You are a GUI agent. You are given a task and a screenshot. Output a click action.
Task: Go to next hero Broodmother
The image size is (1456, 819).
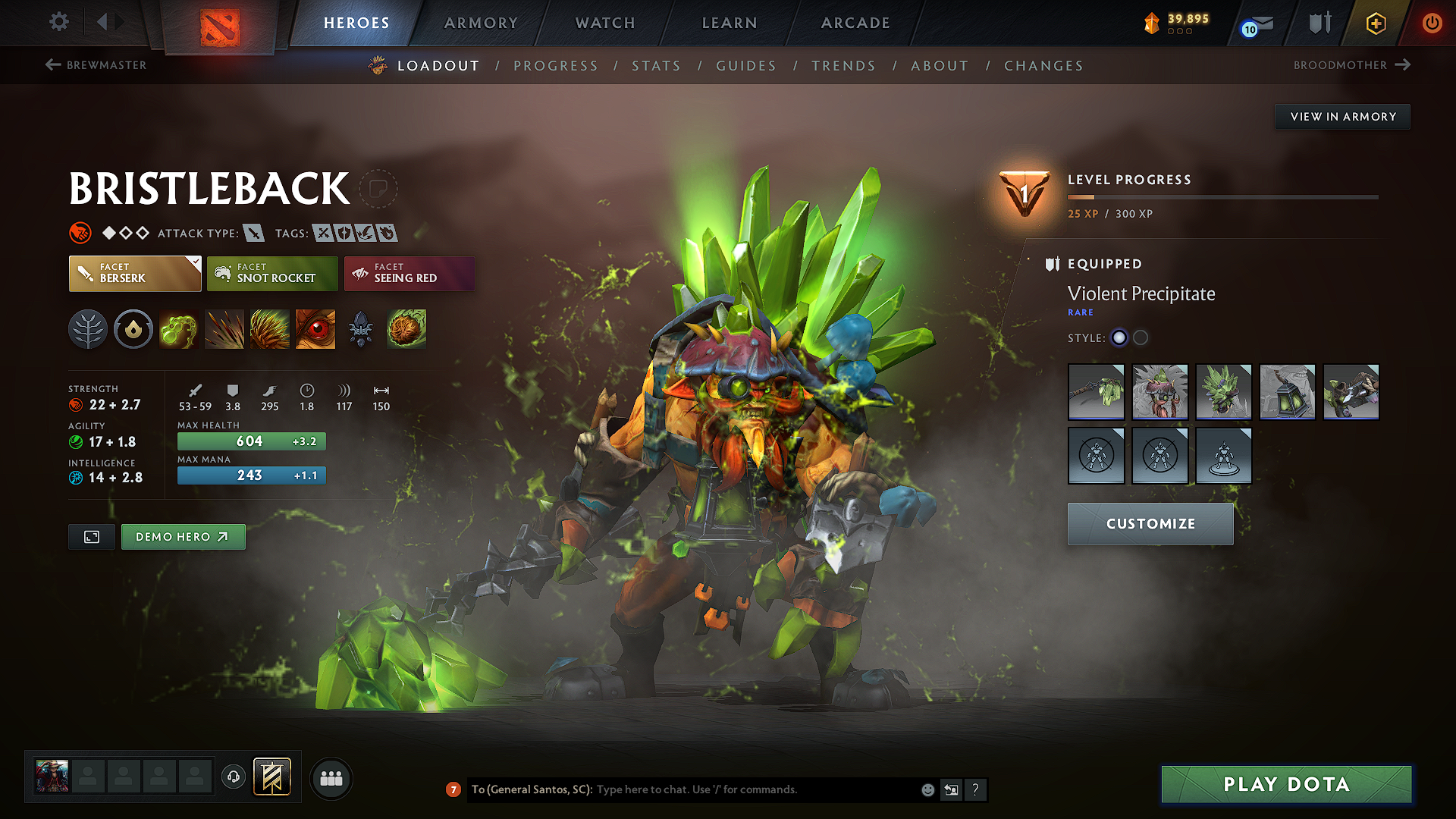pos(1351,65)
